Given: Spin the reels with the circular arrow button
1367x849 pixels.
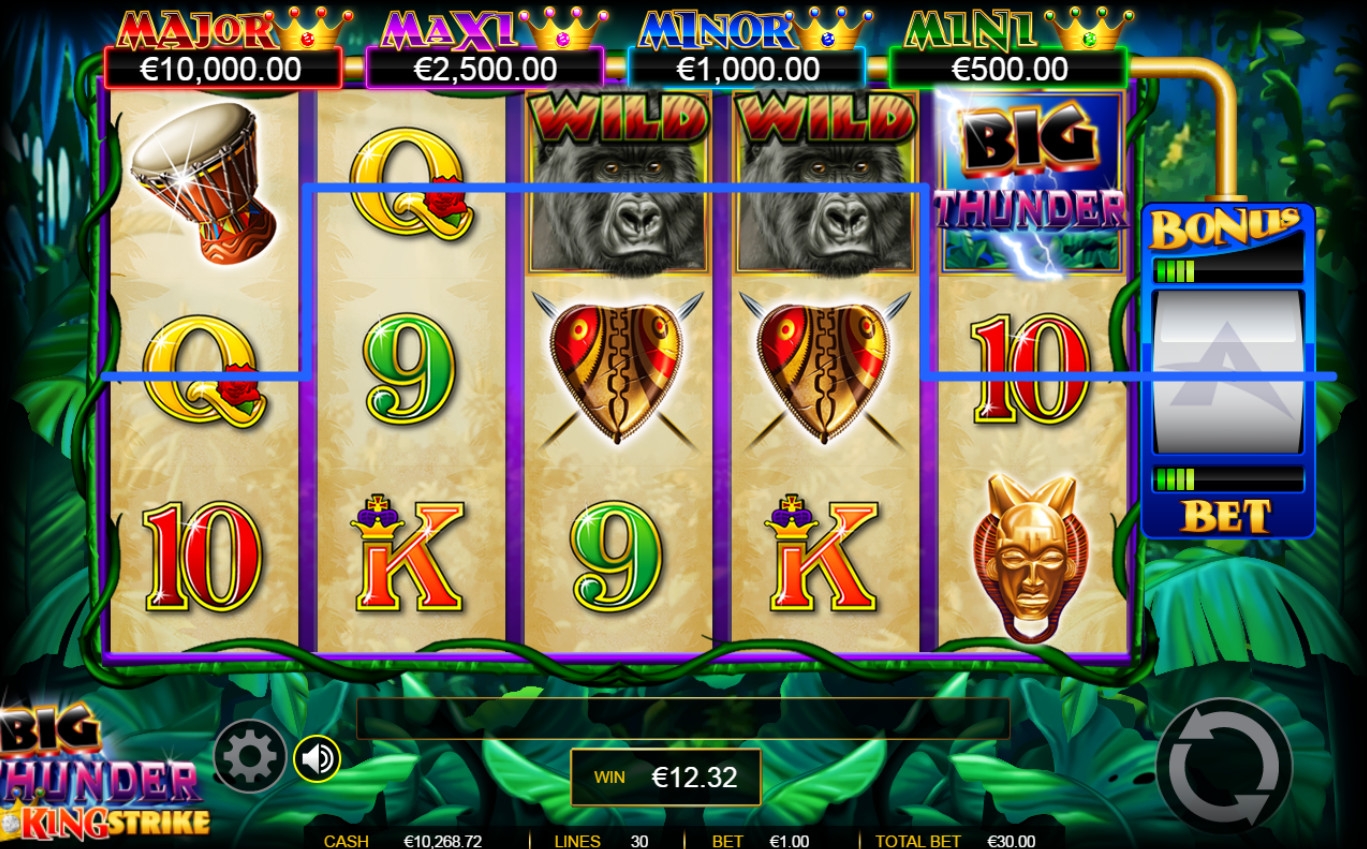Looking at the screenshot, I should tap(1223, 765).
